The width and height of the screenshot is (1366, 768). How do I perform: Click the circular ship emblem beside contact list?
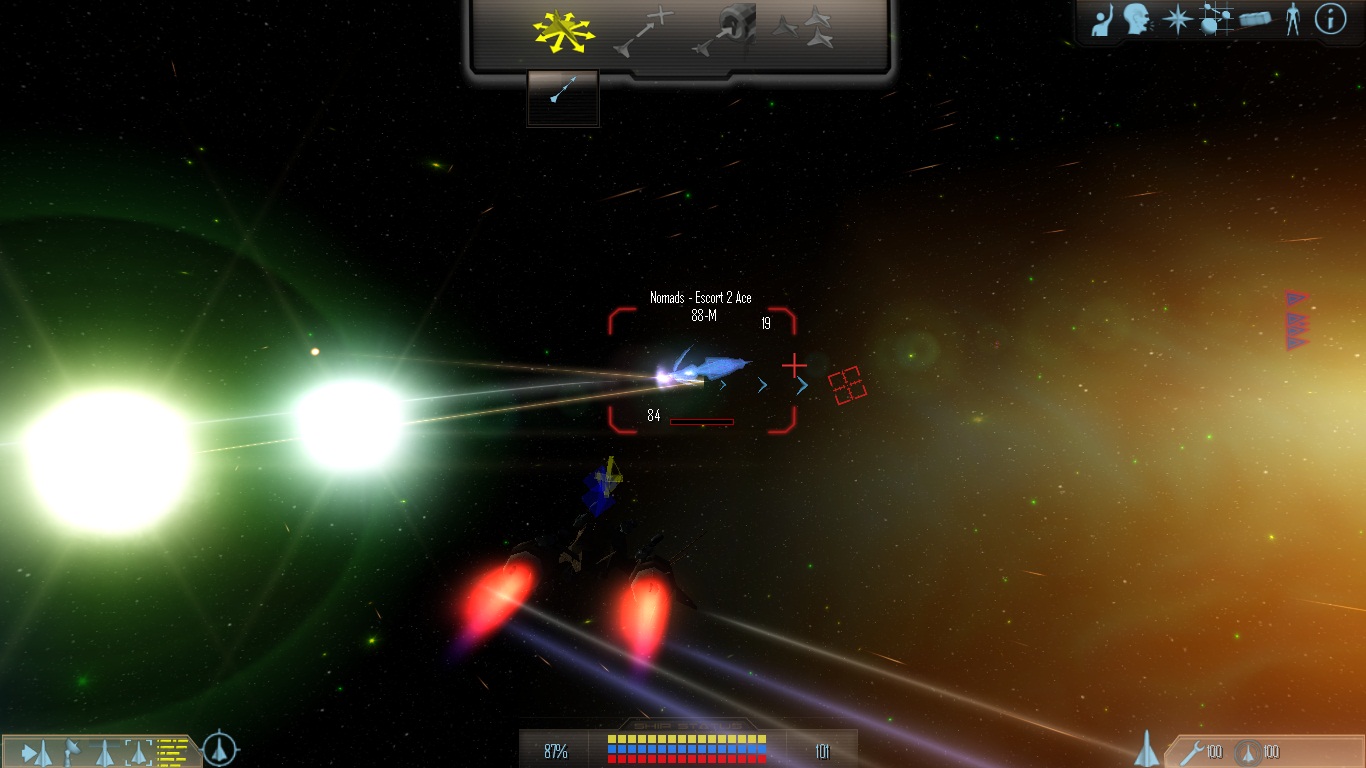220,749
